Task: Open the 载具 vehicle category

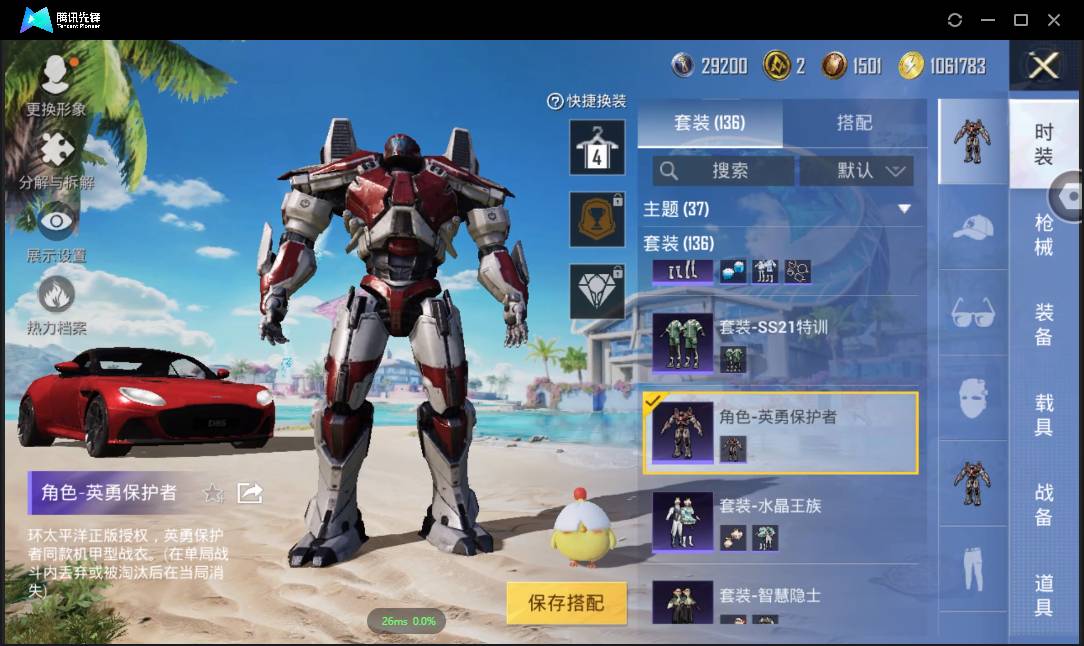Action: click(x=1044, y=415)
